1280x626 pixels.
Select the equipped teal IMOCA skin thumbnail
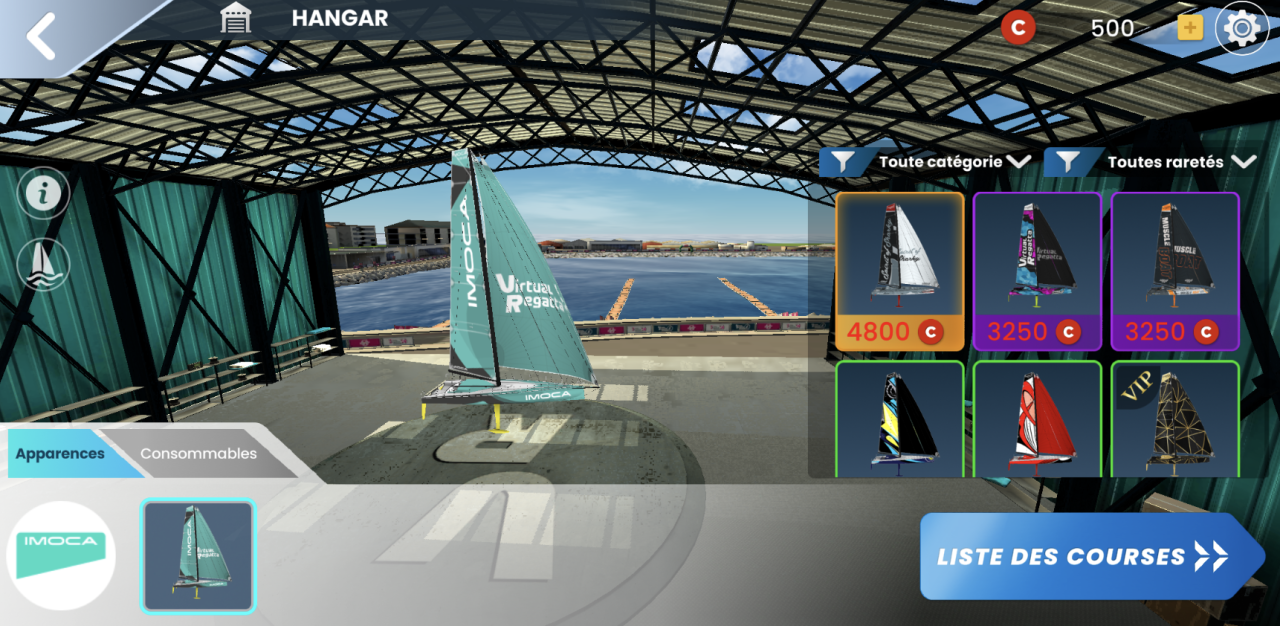(199, 555)
